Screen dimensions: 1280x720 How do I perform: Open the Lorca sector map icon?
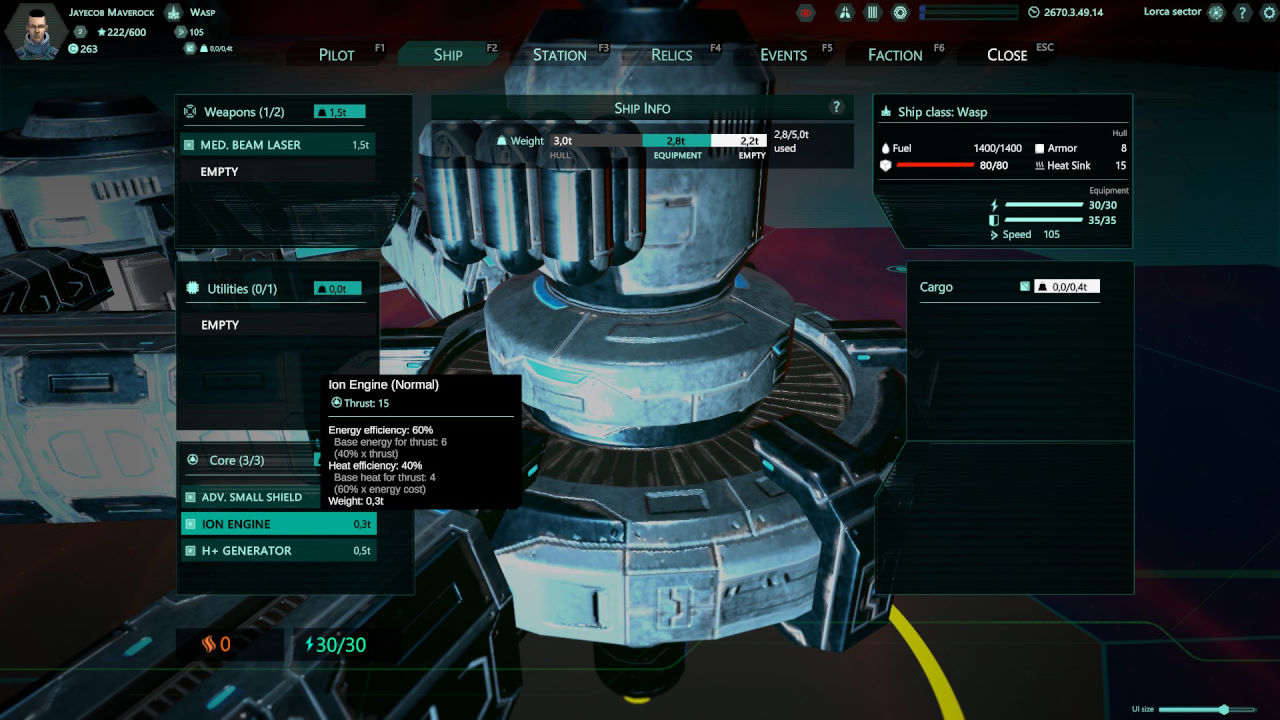[x=1216, y=13]
